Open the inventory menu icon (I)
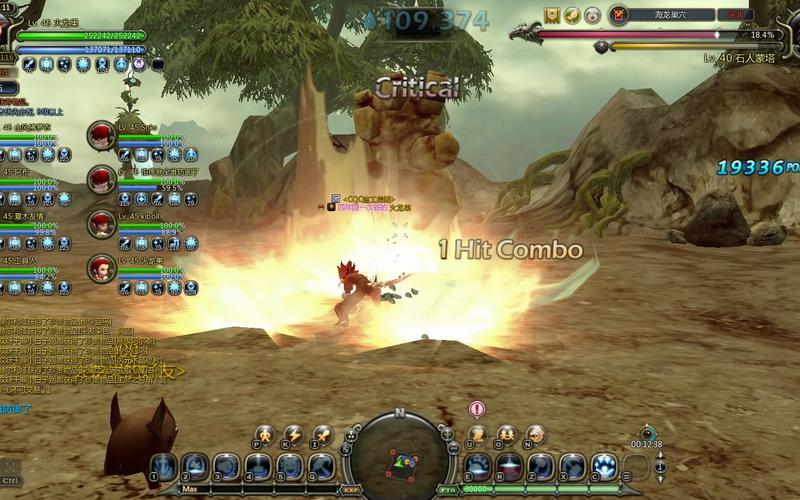The height and width of the screenshot is (500, 800). tap(322, 434)
